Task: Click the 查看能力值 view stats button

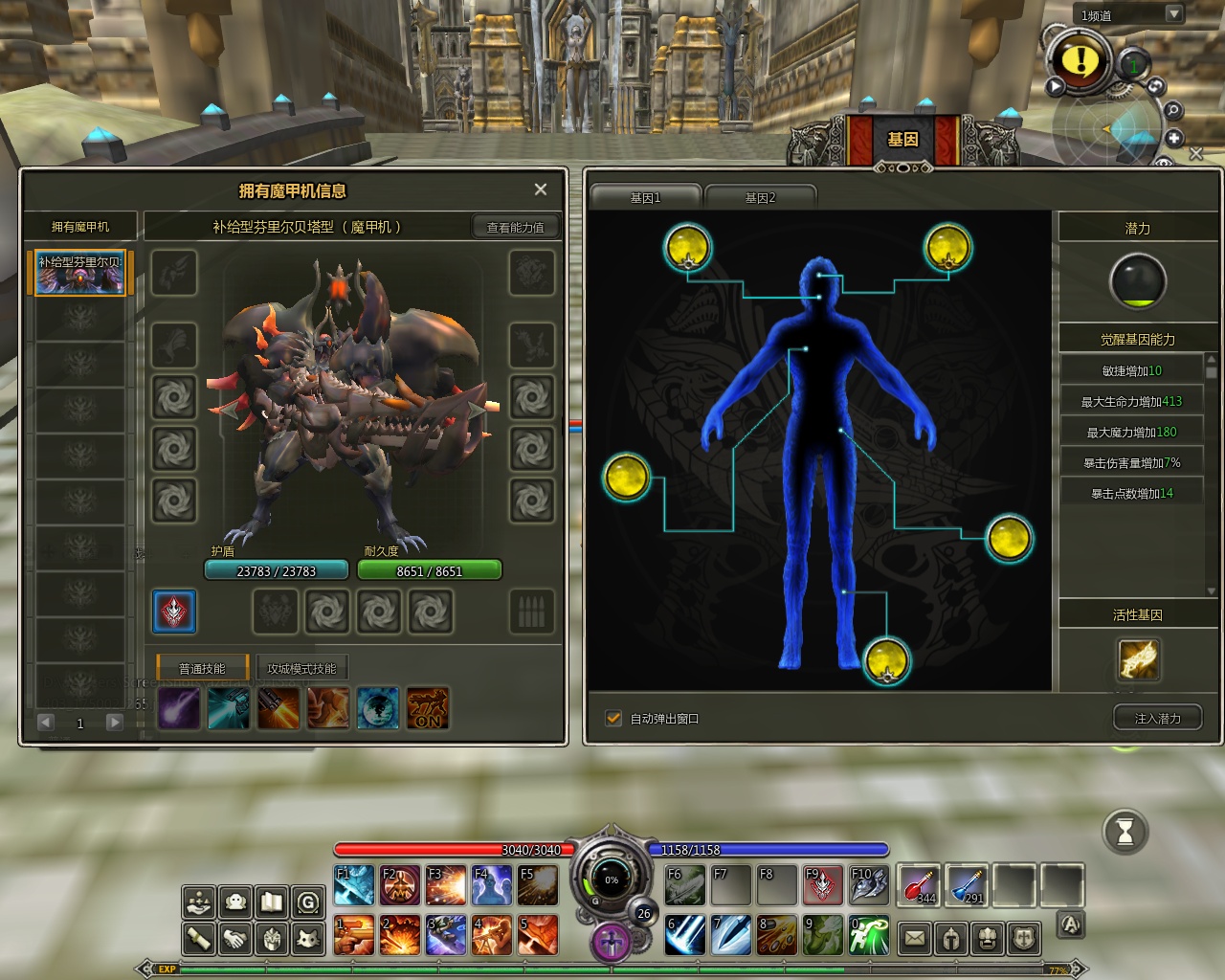Action: tap(515, 227)
